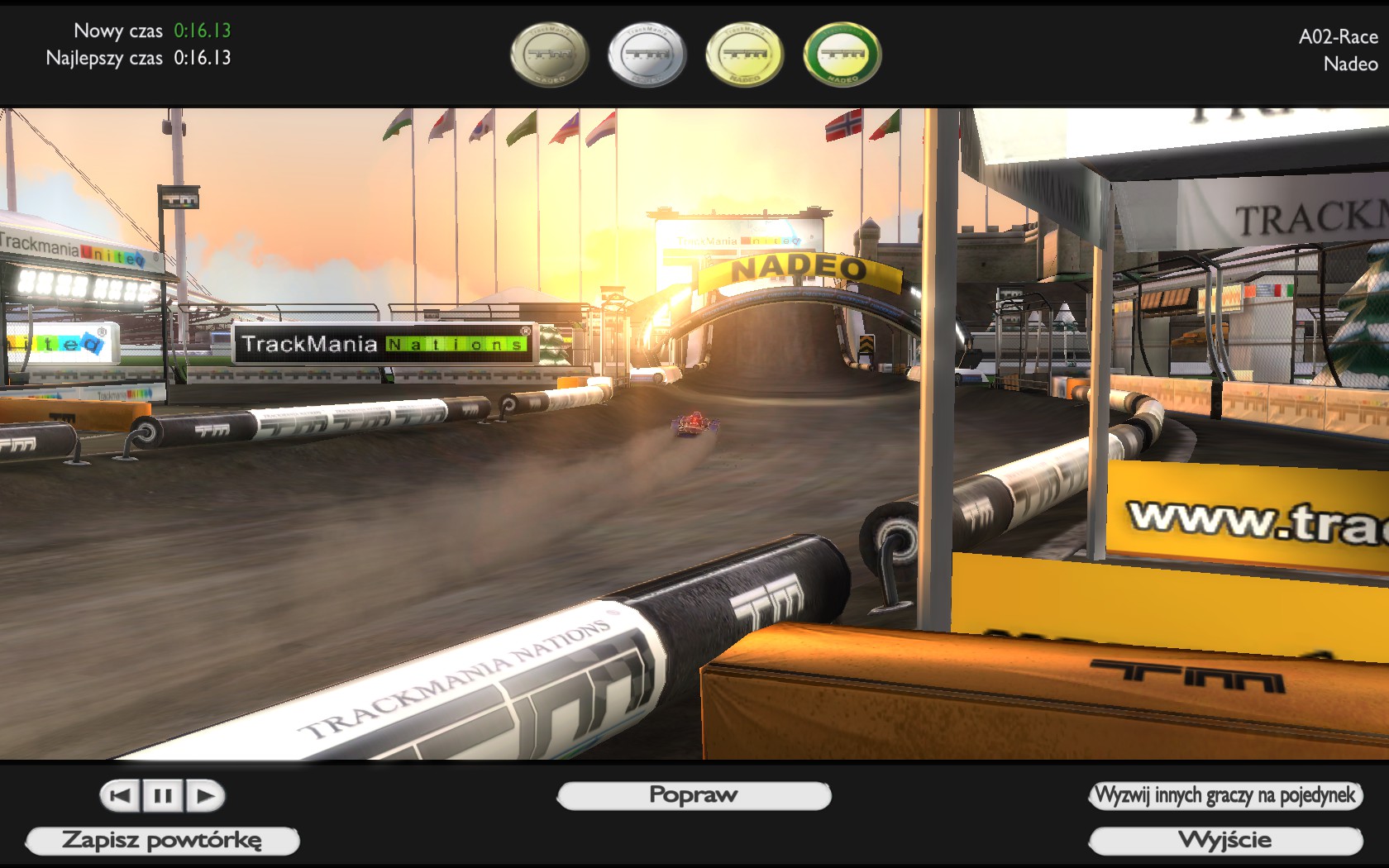
Task: Challenge others with Wyzwij innych graczy
Action: tap(1225, 795)
